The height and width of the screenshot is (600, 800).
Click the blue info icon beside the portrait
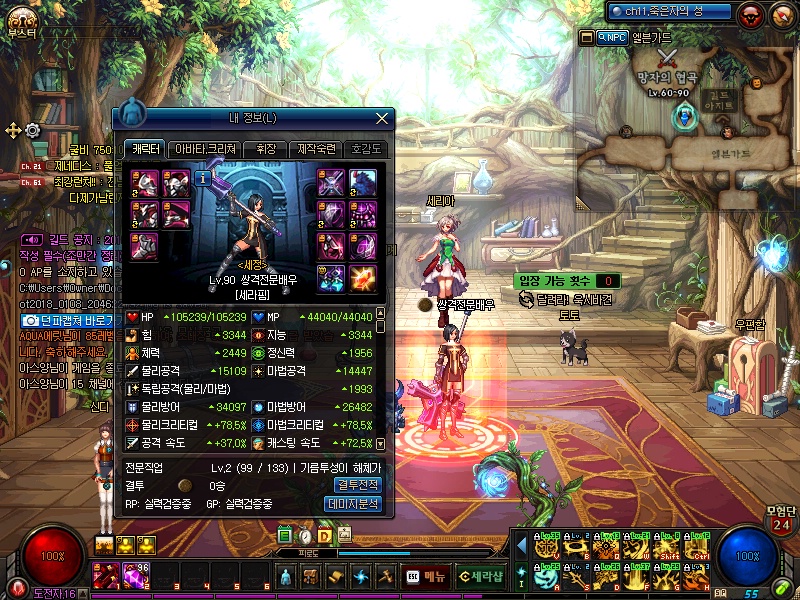pyautogui.click(x=201, y=178)
